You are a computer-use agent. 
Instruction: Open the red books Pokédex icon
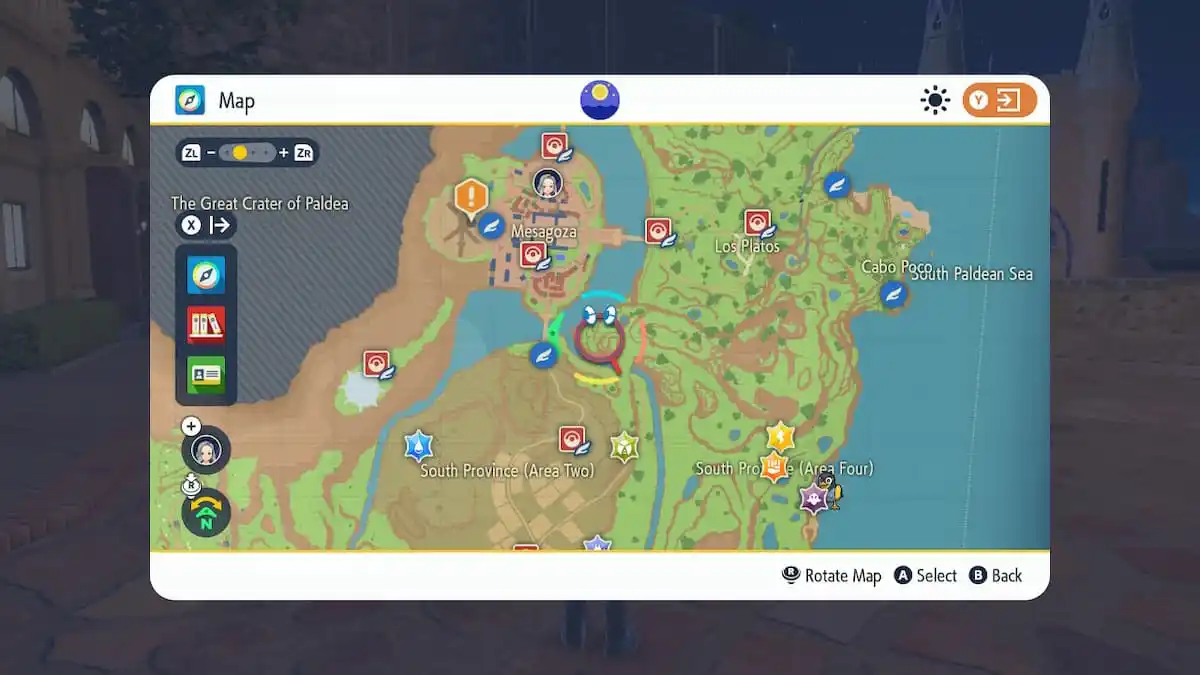coord(206,324)
